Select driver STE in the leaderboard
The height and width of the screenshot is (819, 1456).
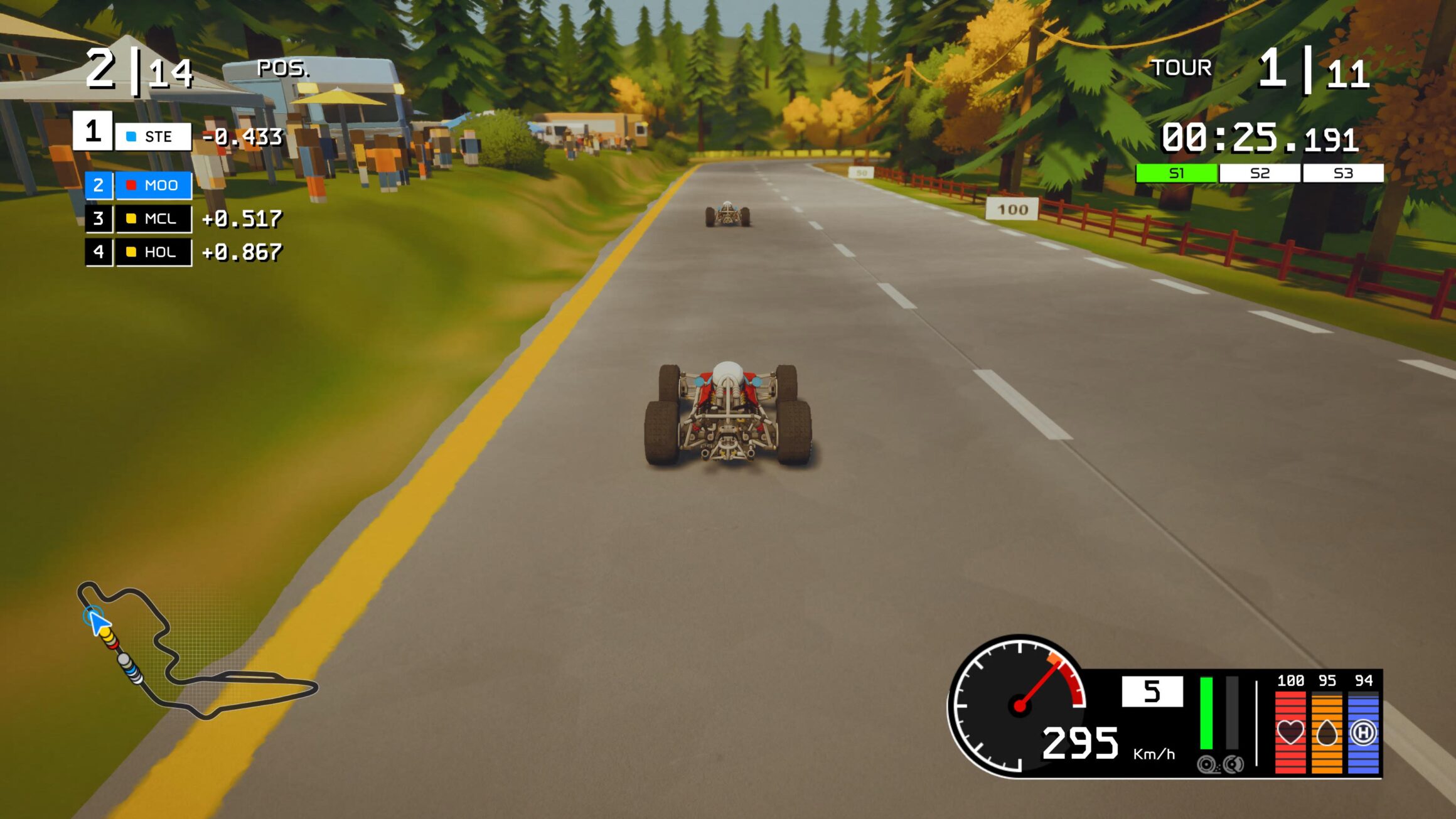pyautogui.click(x=158, y=136)
